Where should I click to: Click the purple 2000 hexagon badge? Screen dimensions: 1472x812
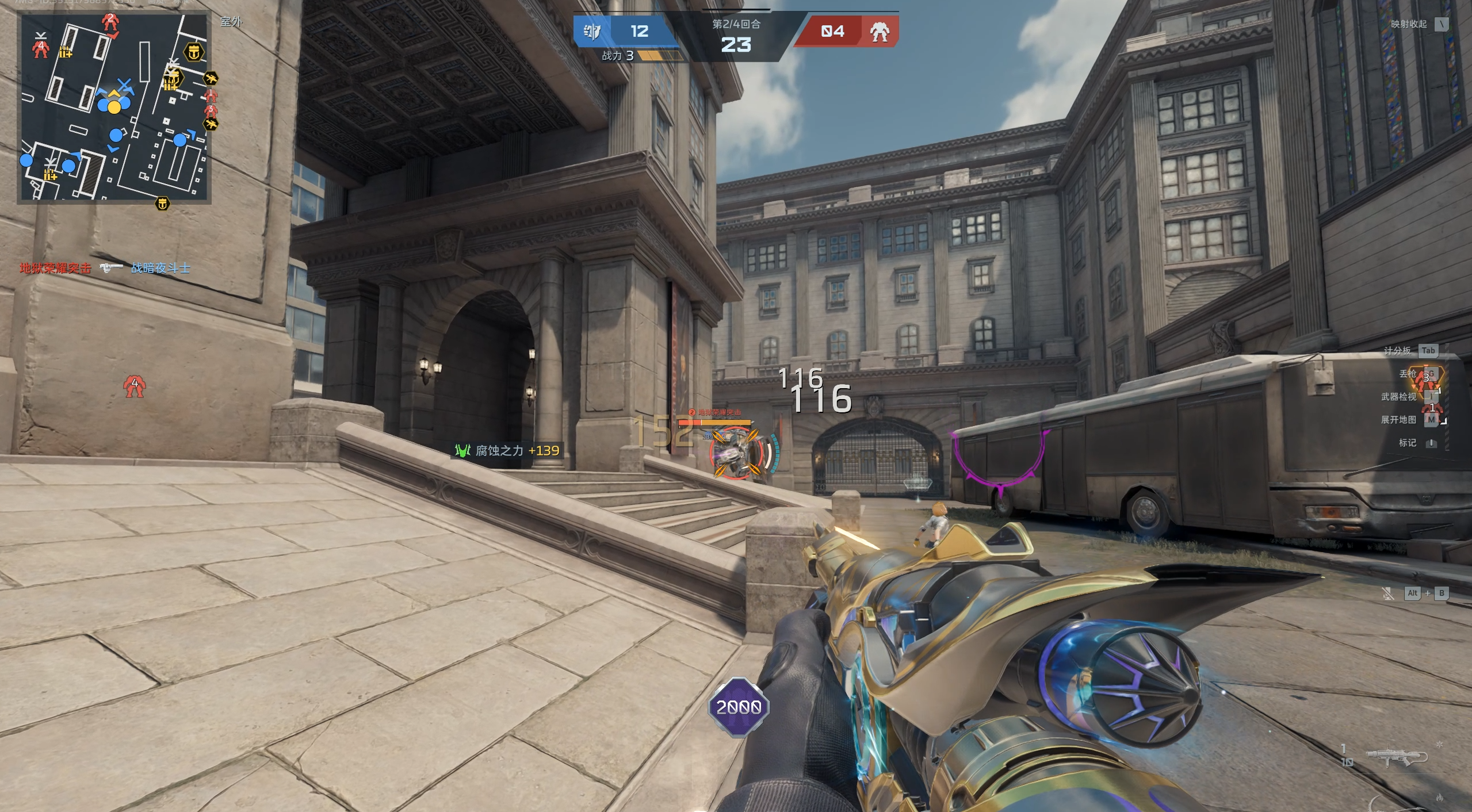pos(739,707)
